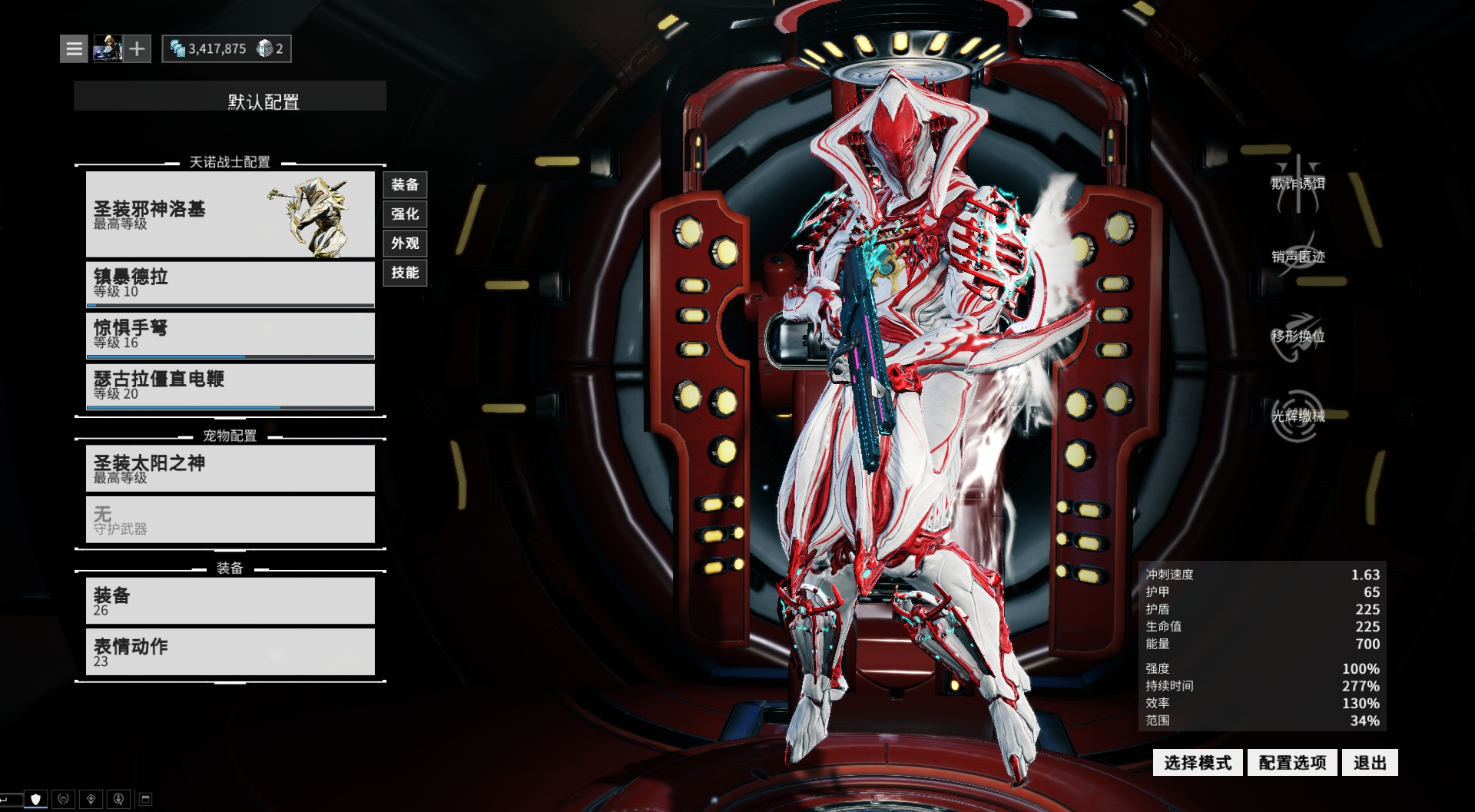This screenshot has height=812, width=1475.
Task: Open the 装备 gear row showing 26
Action: point(230,601)
